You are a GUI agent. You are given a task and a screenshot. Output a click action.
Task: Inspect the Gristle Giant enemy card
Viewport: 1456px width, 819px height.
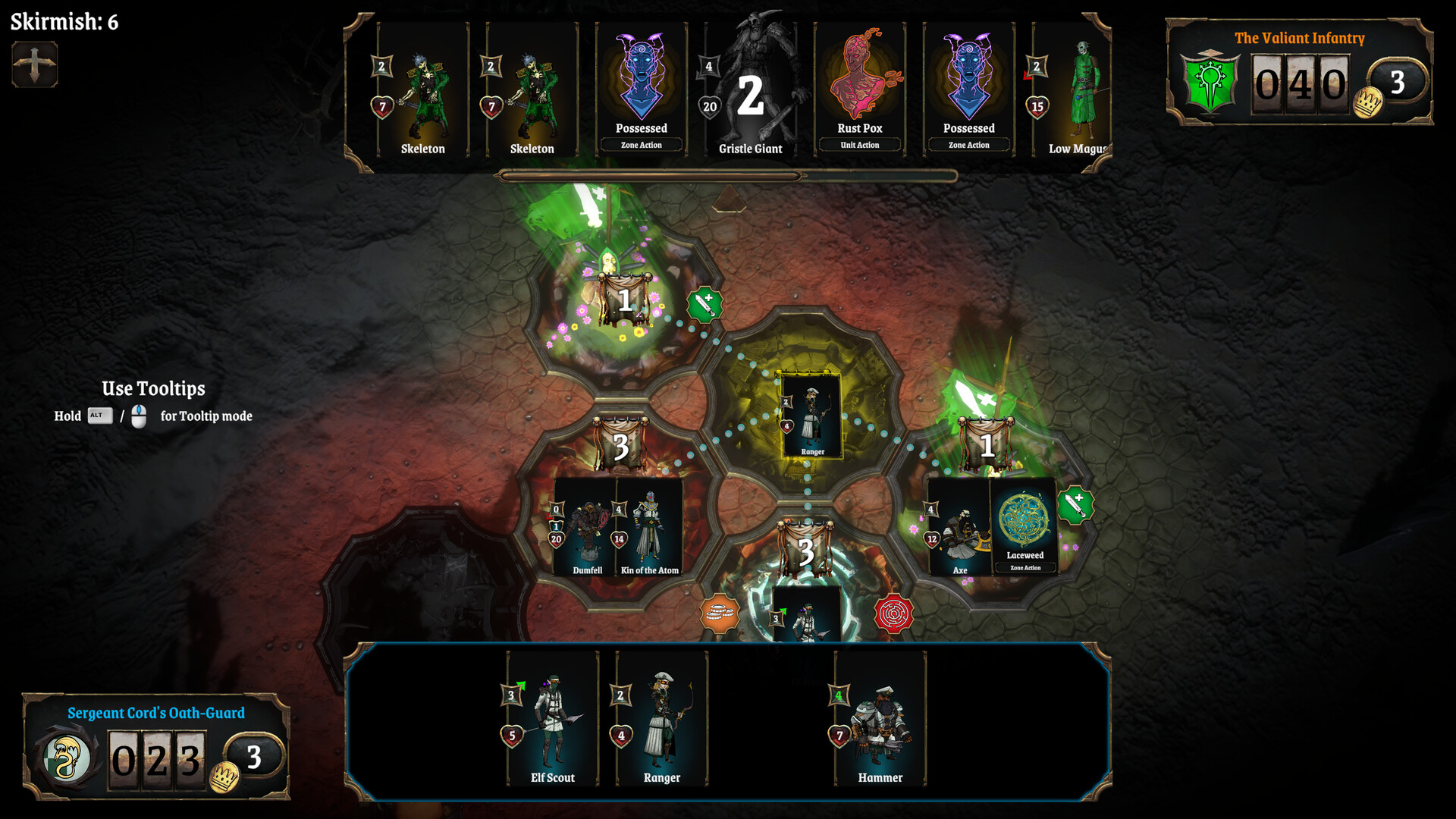tap(750, 91)
